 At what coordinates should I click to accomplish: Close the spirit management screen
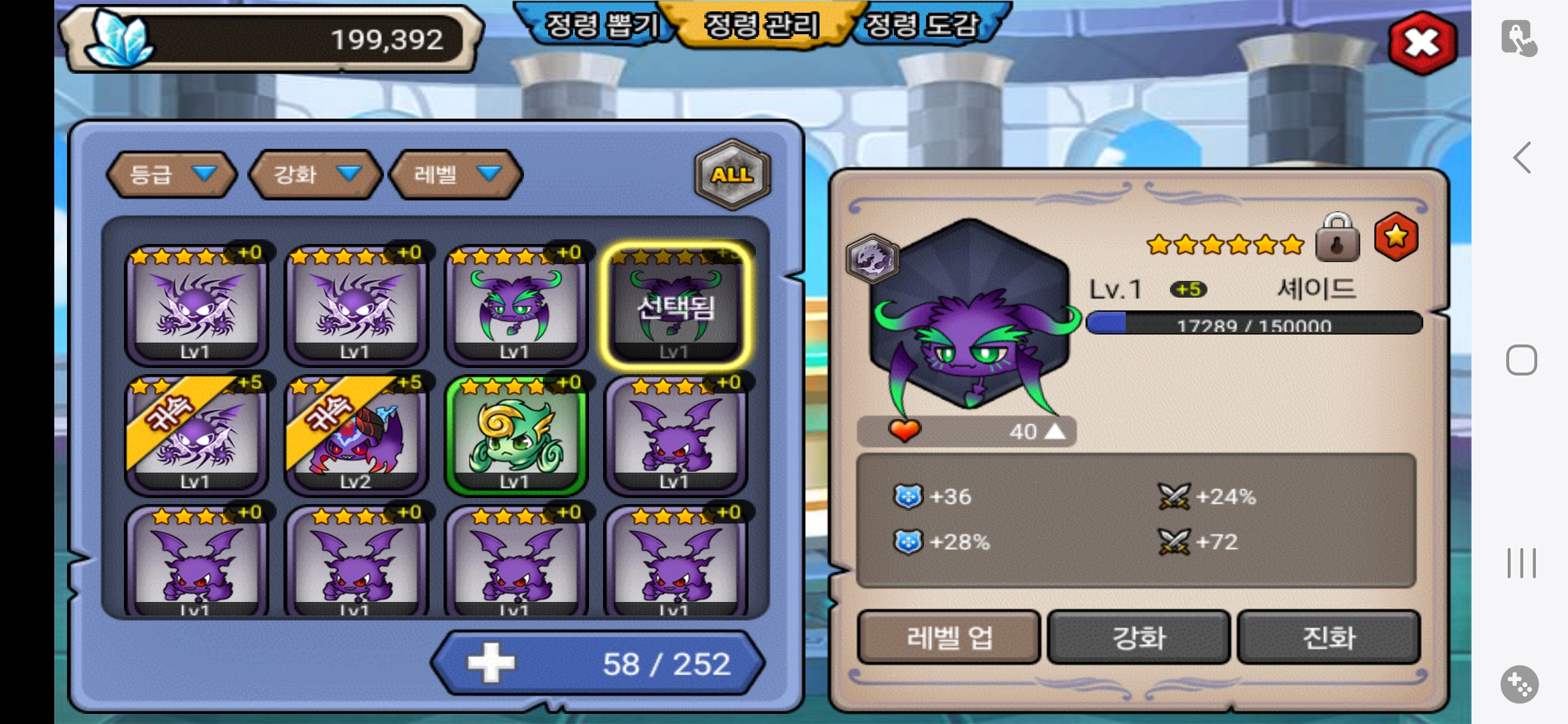coord(1422,43)
